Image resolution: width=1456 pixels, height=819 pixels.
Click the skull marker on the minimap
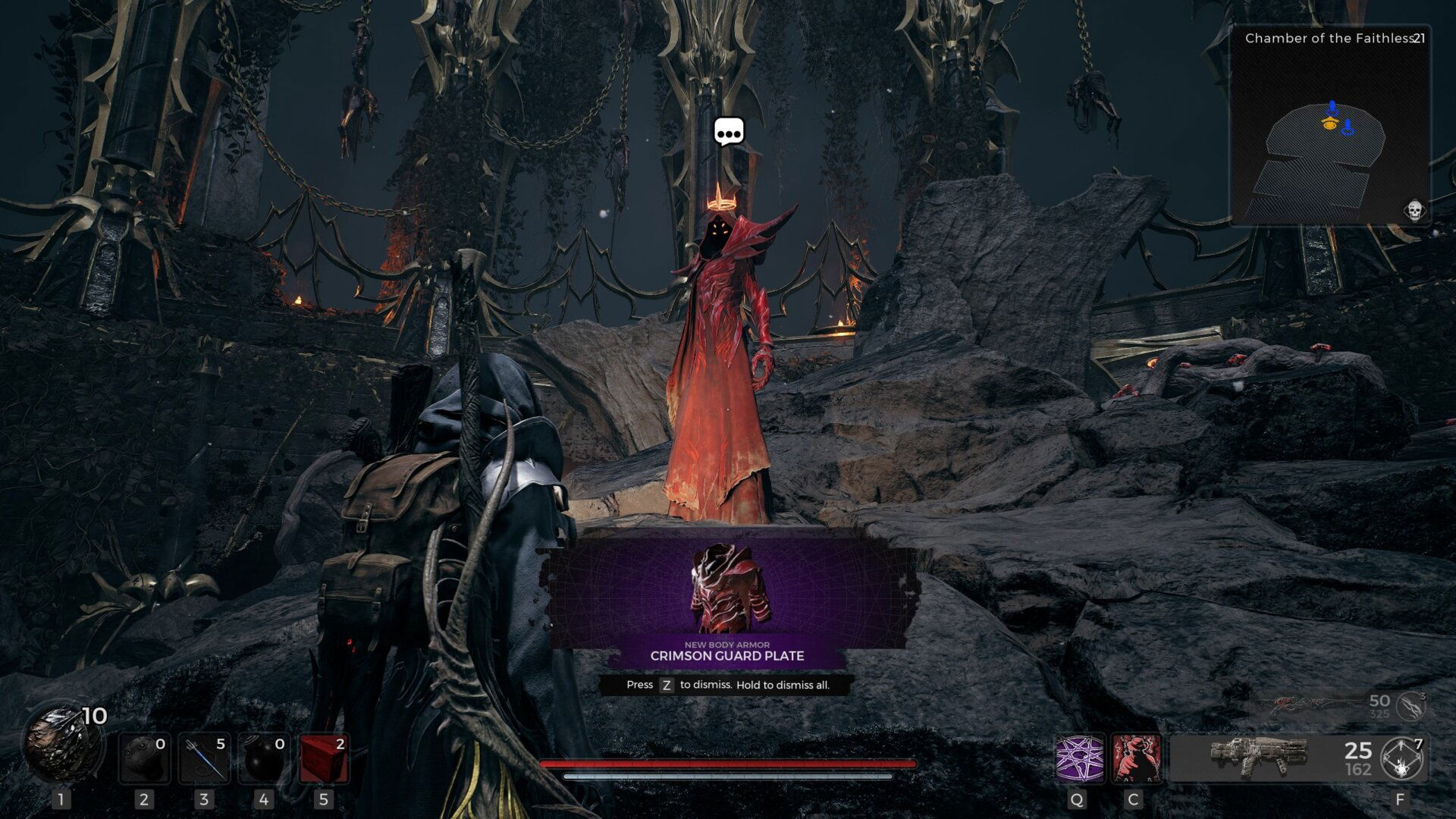click(1414, 210)
